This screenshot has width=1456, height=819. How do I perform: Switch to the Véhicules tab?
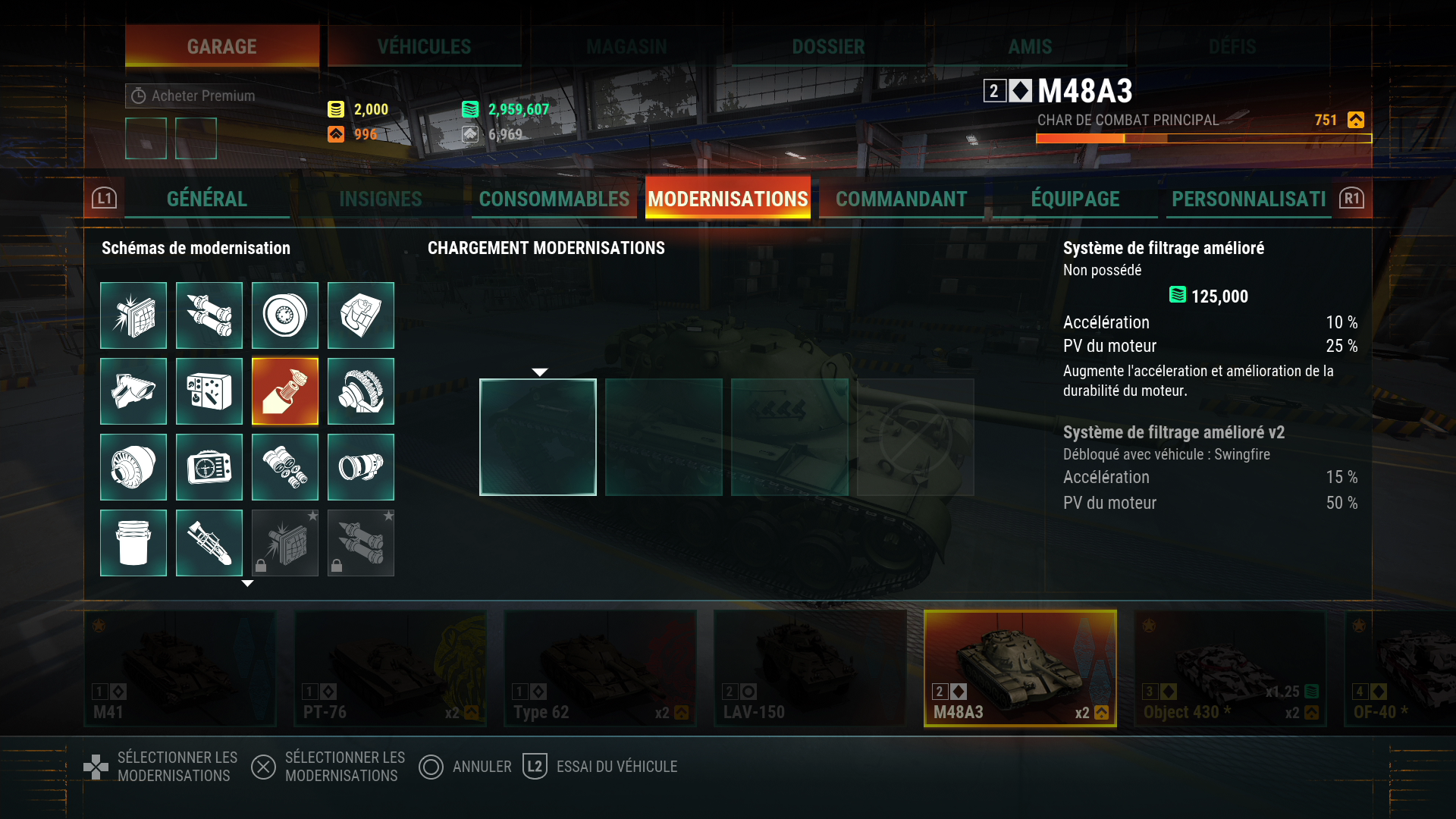click(424, 46)
